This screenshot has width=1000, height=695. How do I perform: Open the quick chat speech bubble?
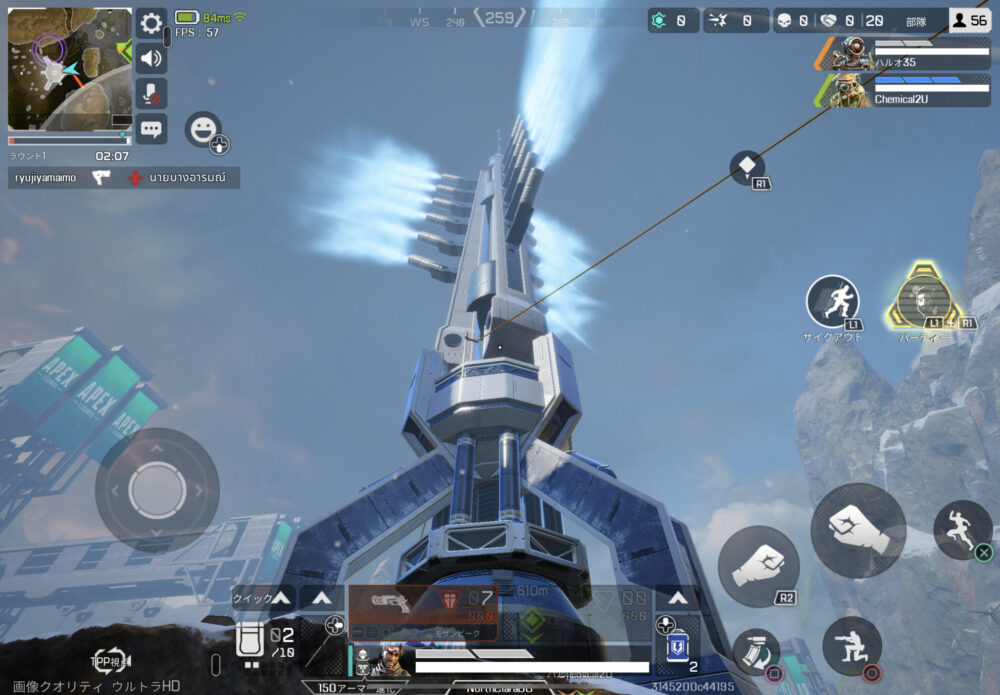point(151,128)
